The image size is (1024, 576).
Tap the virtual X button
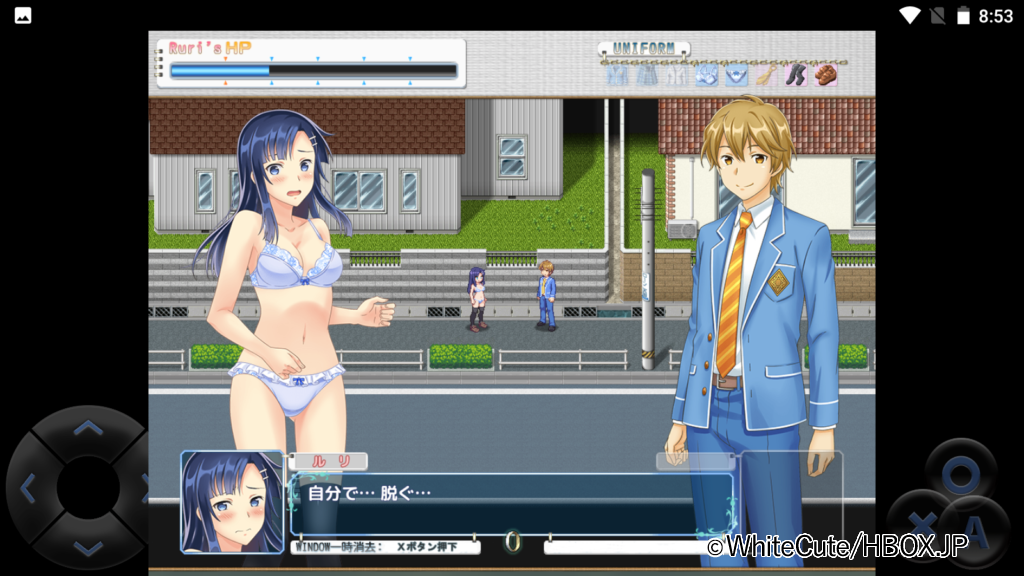click(x=920, y=523)
